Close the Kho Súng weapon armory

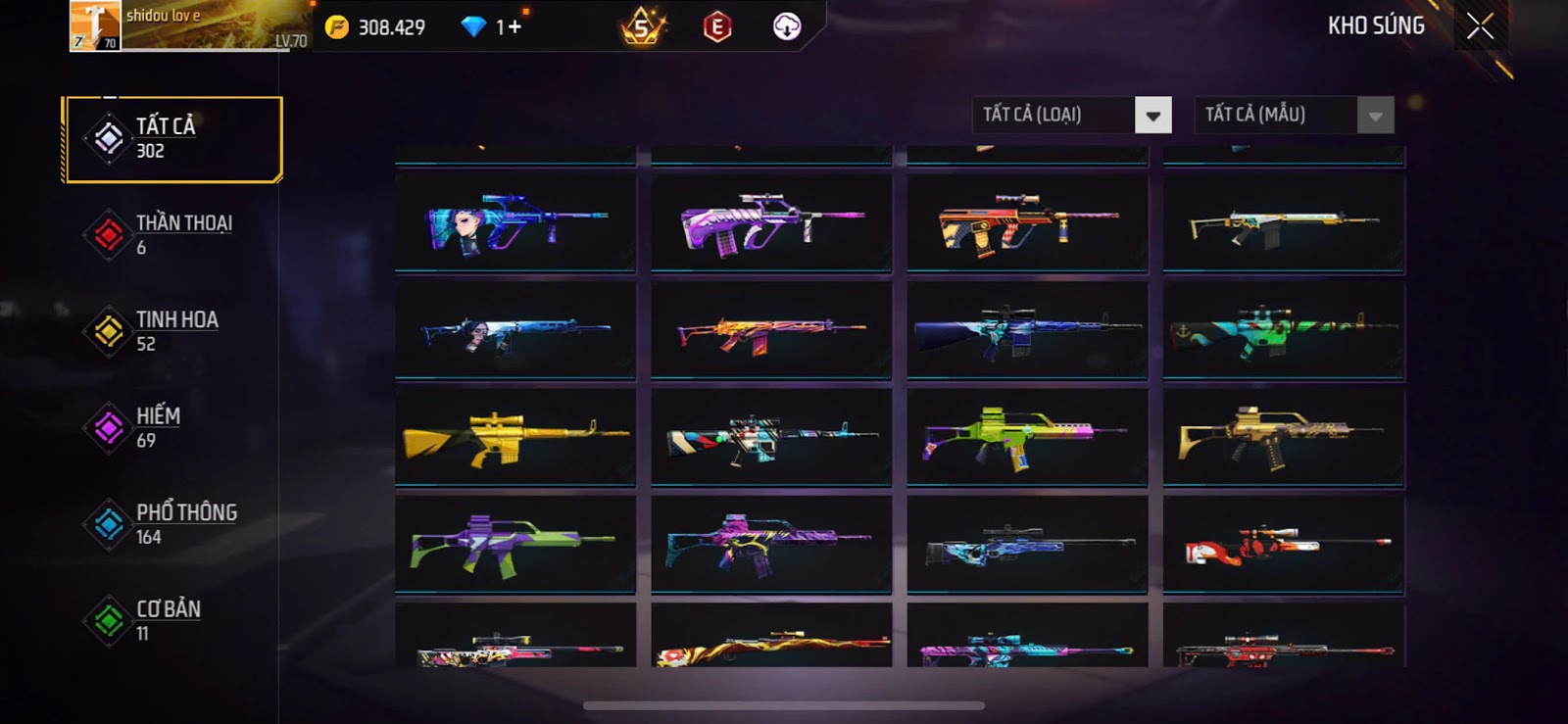coord(1480,26)
